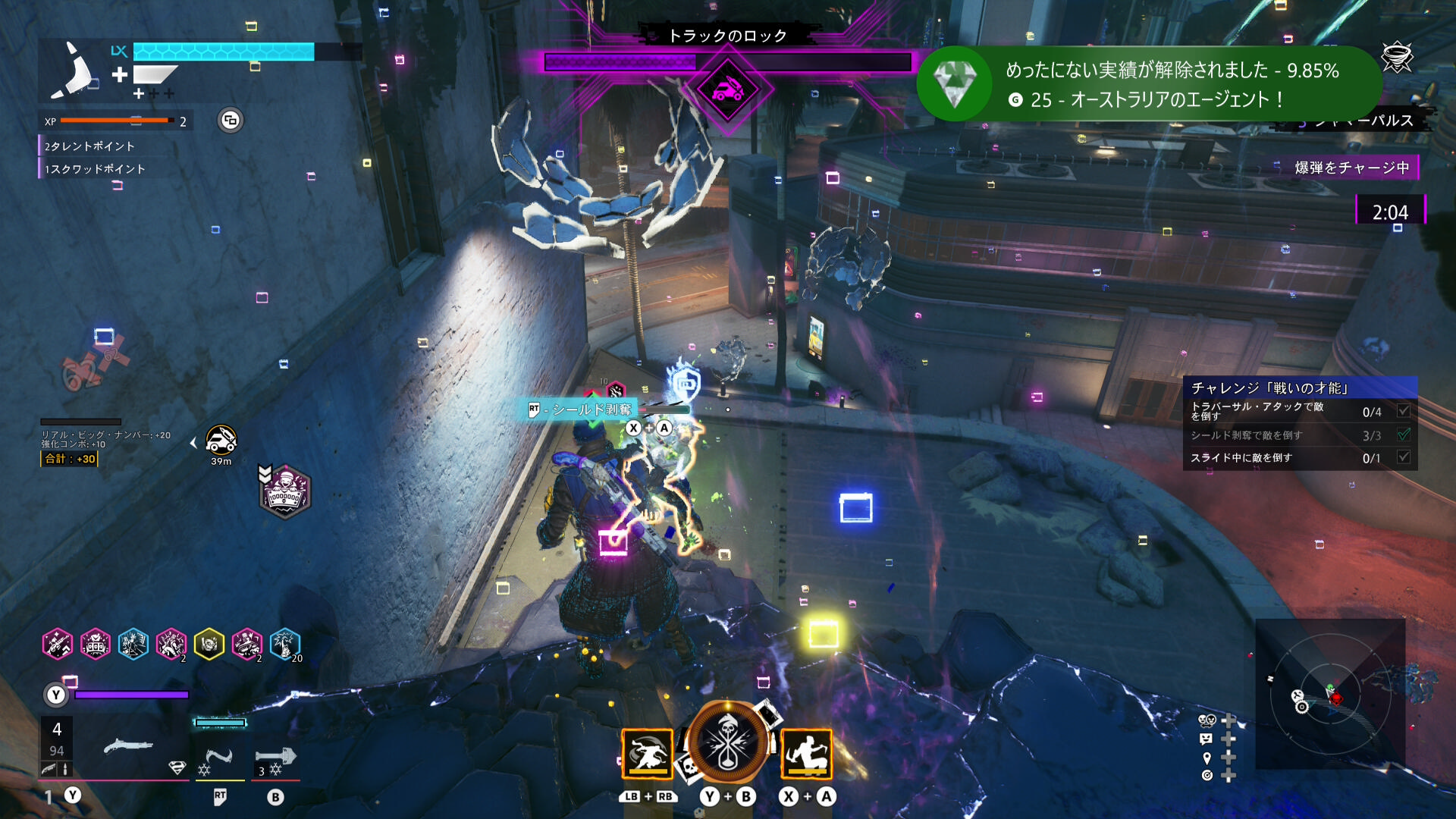Screen dimensions: 1456x819
Task: Click the vehicle waypoint marker showing 39m
Action: click(x=221, y=440)
